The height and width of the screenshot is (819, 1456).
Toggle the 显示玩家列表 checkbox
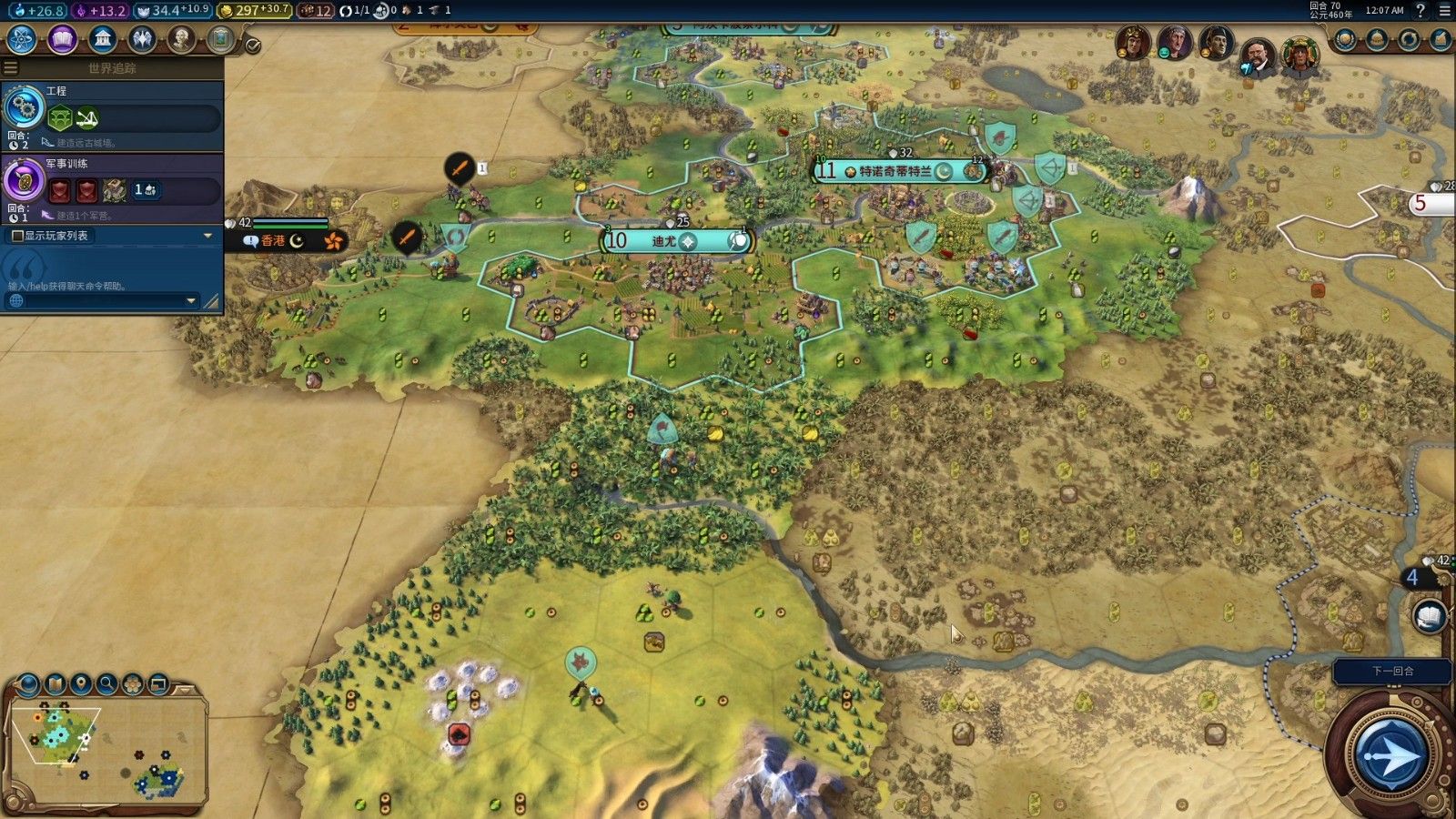pyautogui.click(x=17, y=236)
